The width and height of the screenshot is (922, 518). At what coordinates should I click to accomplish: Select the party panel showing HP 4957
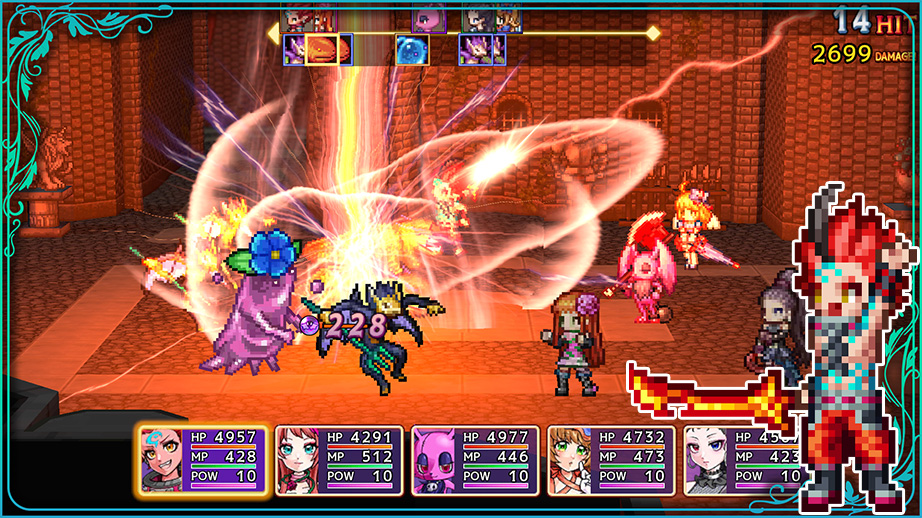click(203, 460)
